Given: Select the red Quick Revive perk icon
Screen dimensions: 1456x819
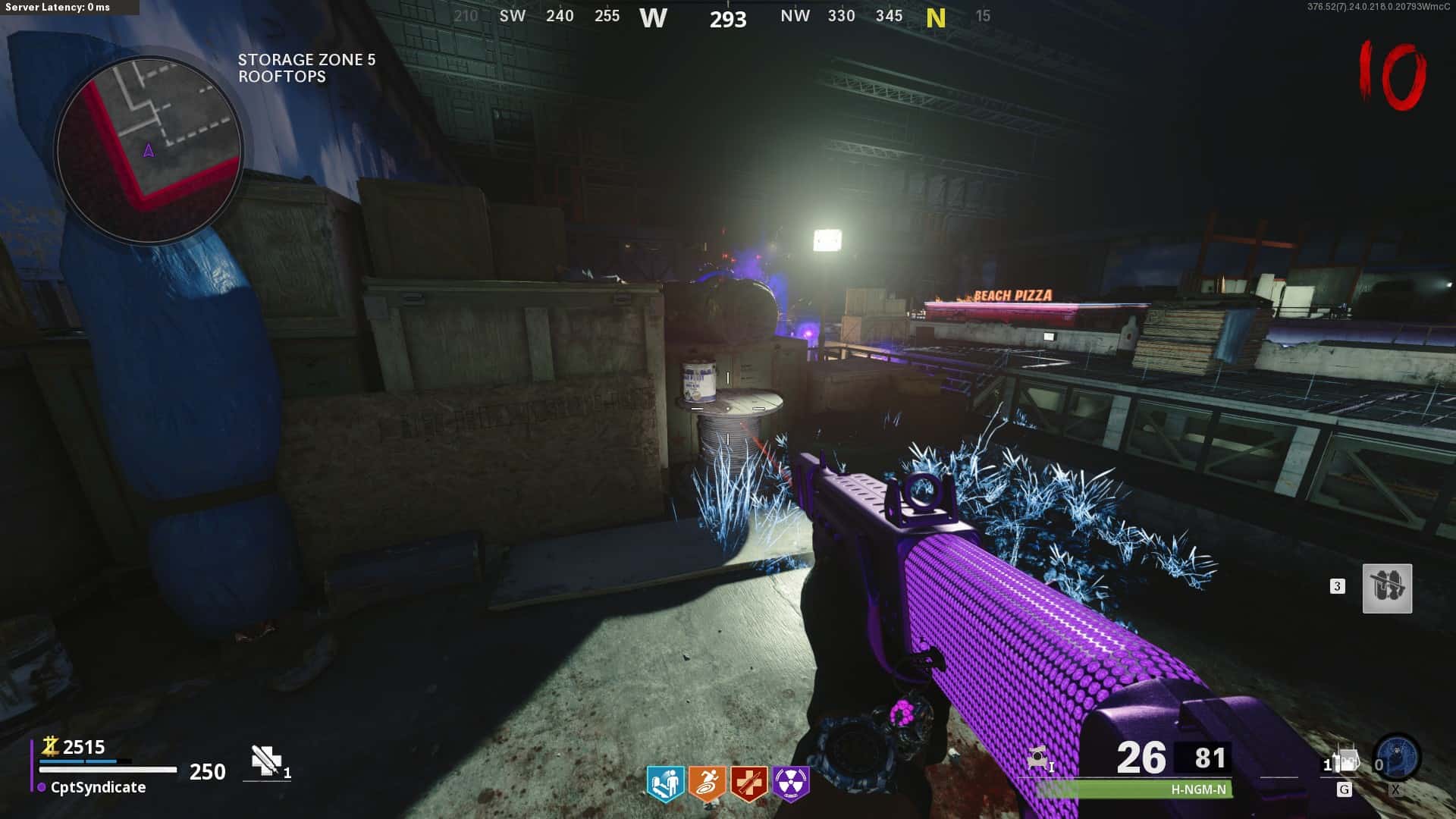Looking at the screenshot, I should (x=749, y=783).
